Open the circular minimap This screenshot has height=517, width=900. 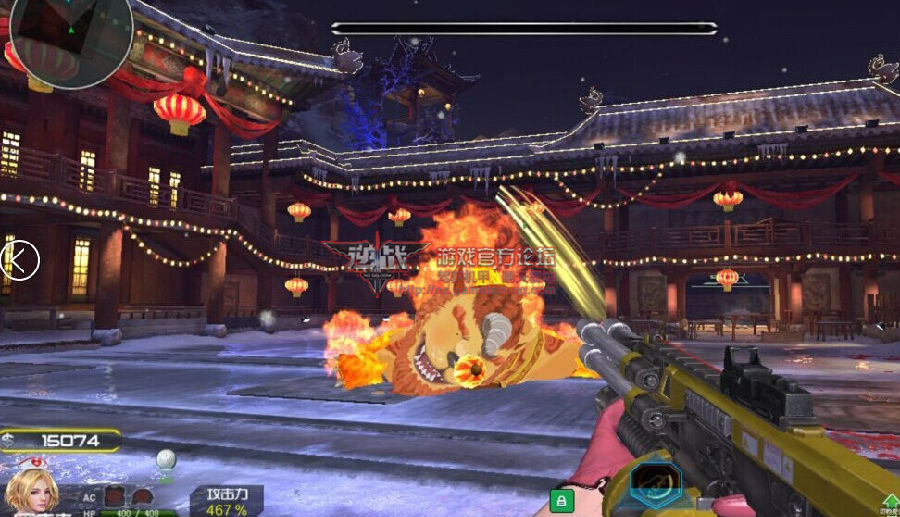[x=70, y=38]
